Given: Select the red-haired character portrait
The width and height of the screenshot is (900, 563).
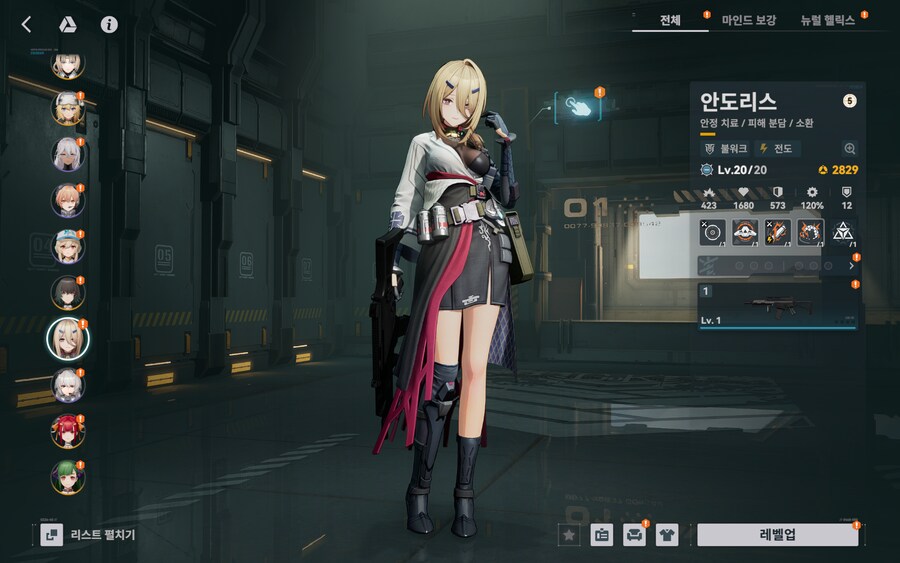Looking at the screenshot, I should [x=68, y=431].
